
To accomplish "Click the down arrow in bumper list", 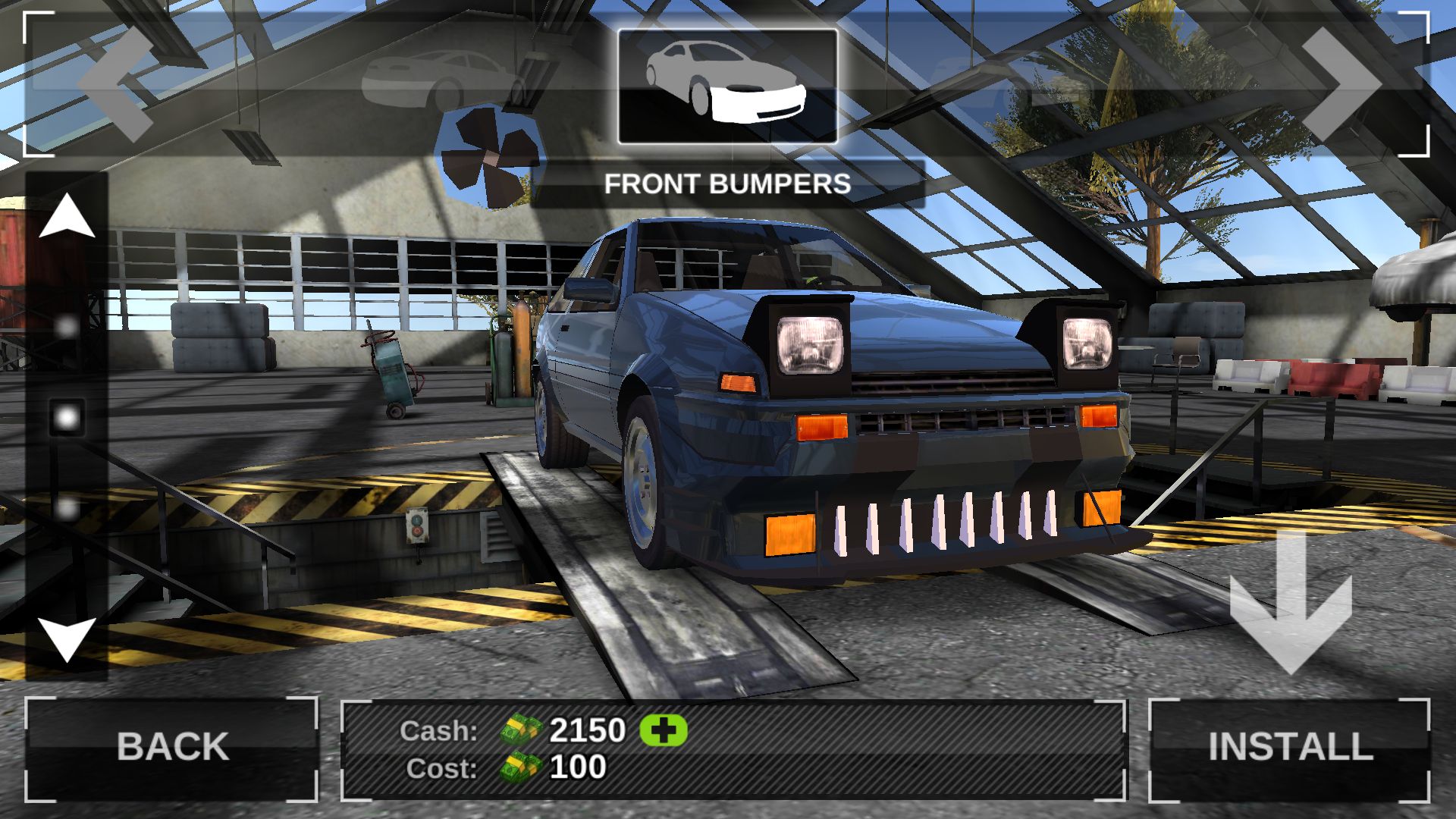I will 67,639.
